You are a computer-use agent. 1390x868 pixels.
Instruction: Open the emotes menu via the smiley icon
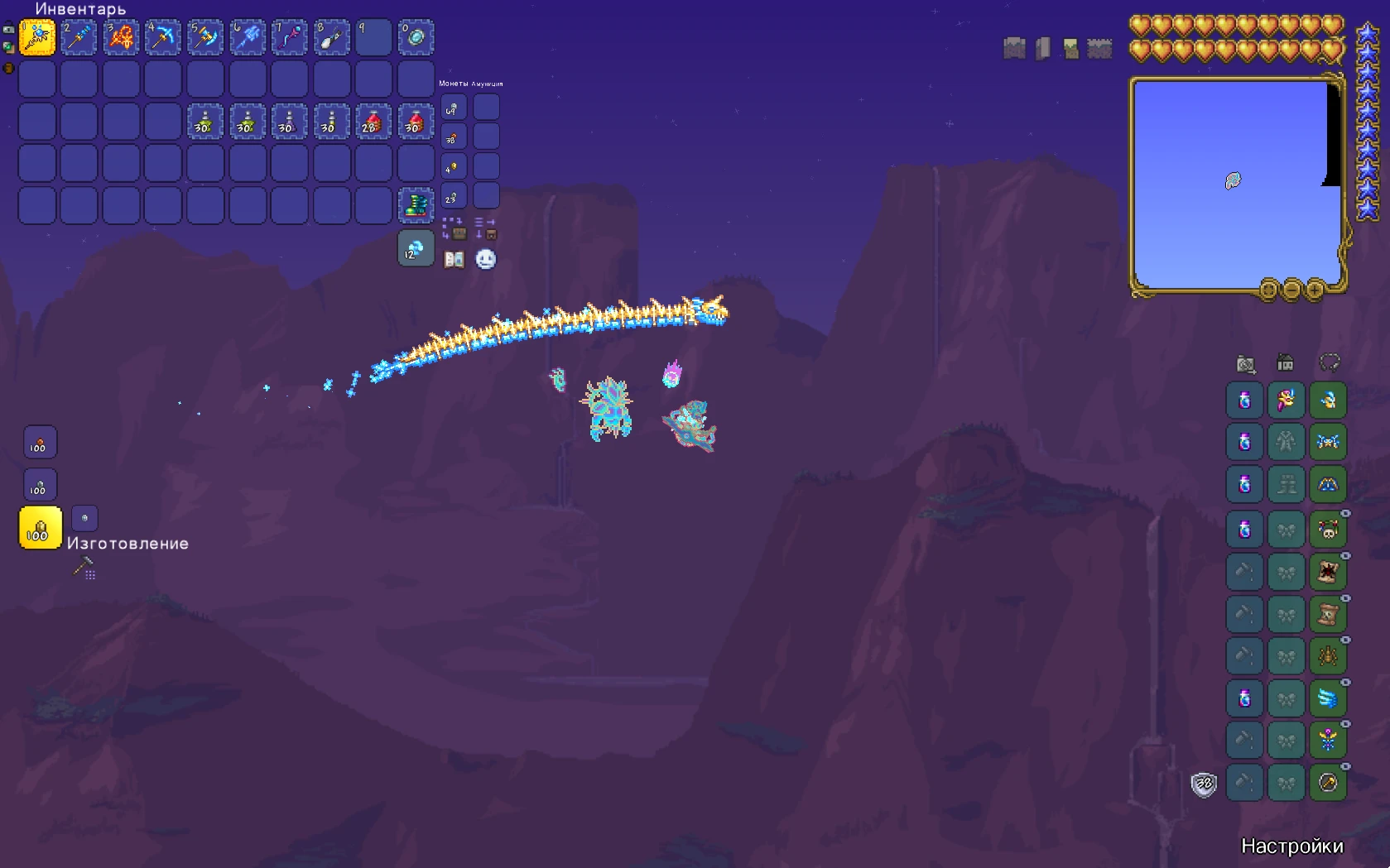pos(484,260)
